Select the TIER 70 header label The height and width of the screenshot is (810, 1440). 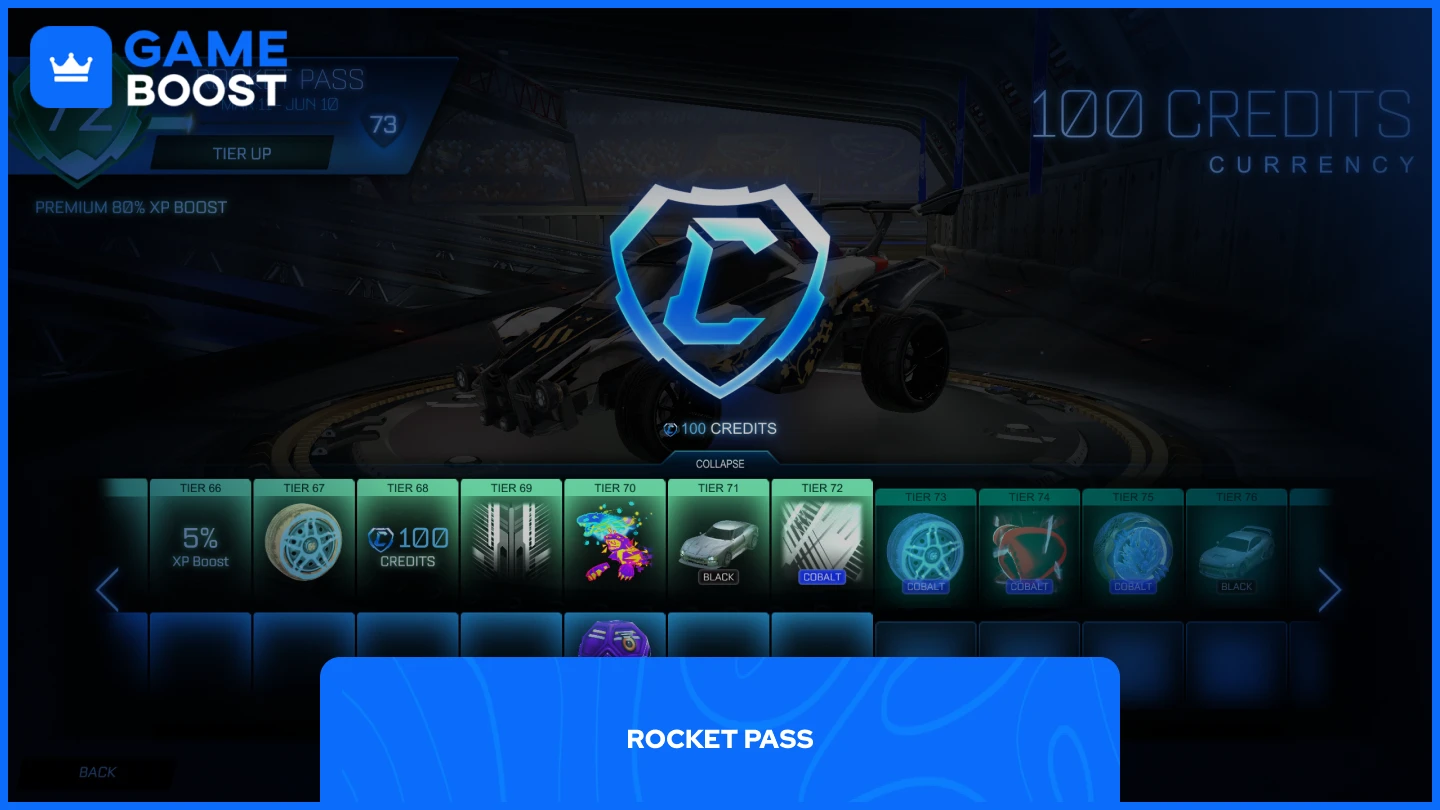tap(614, 488)
